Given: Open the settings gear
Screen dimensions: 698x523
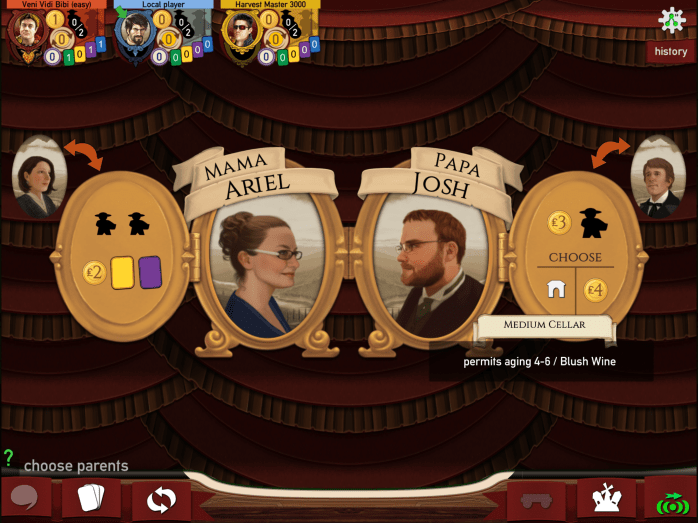Looking at the screenshot, I should coord(671,20).
